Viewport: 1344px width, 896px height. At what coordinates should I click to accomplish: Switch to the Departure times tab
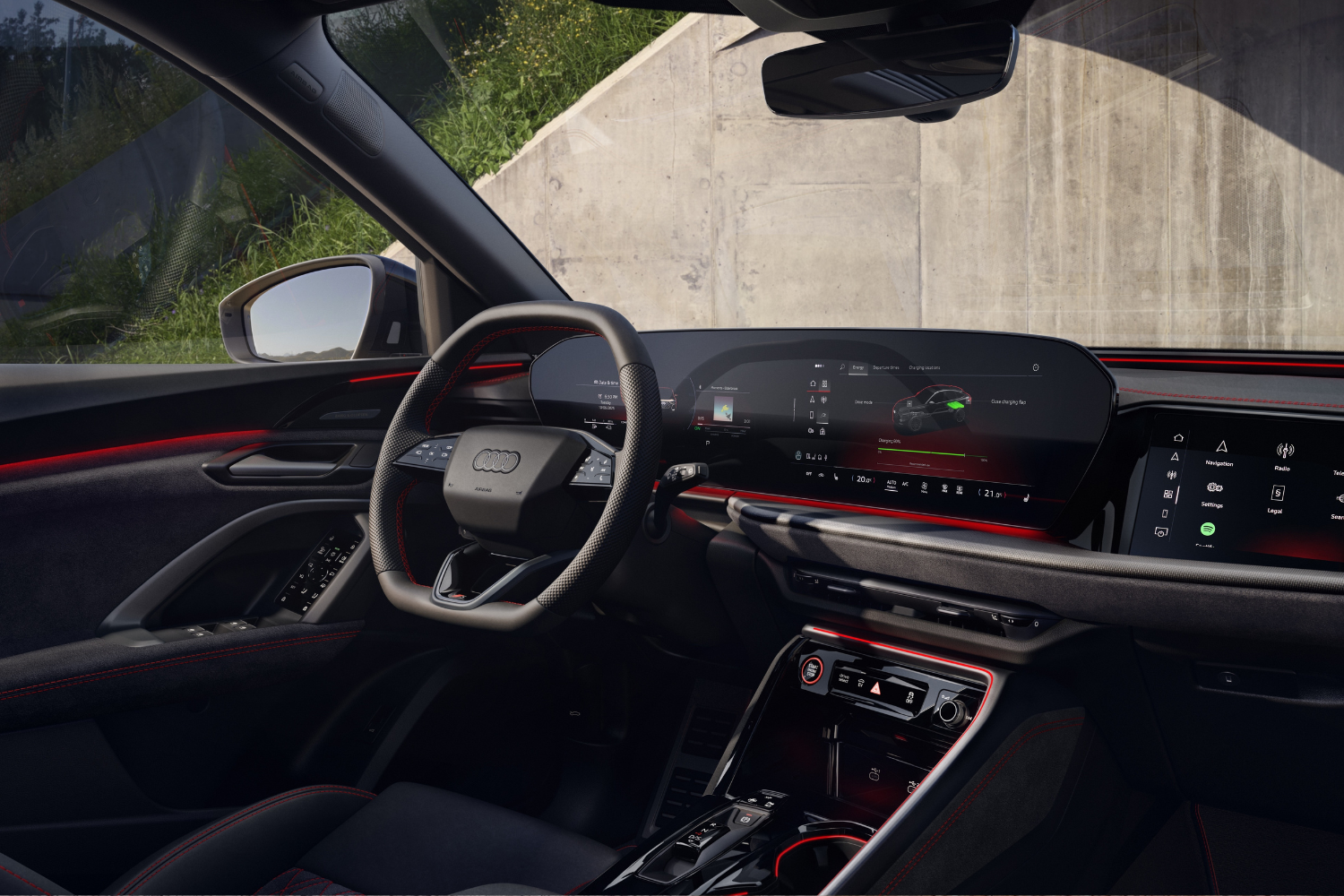point(886,367)
